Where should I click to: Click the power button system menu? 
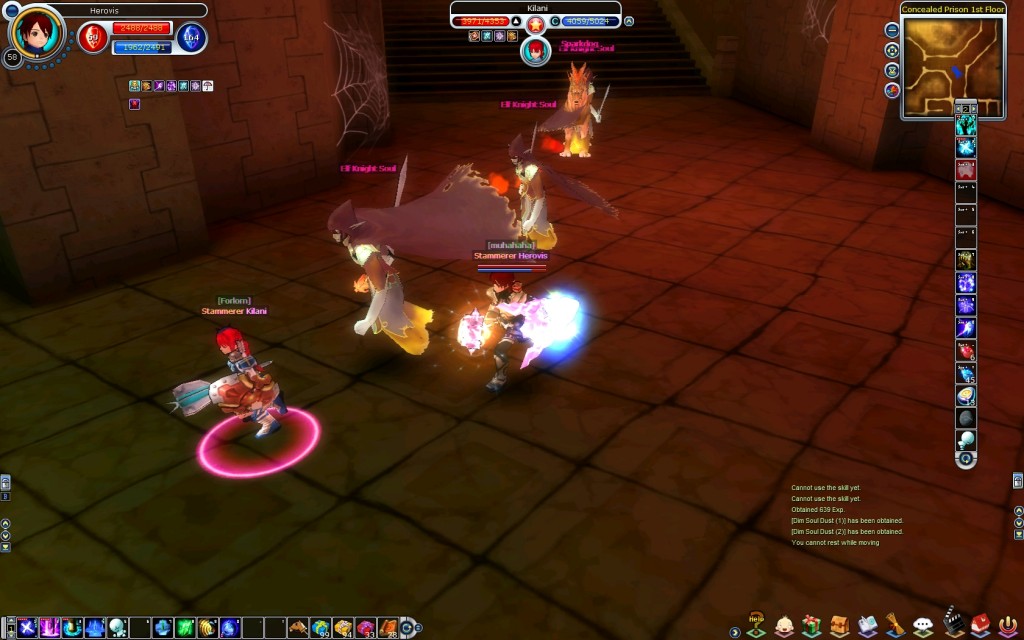click(1008, 626)
